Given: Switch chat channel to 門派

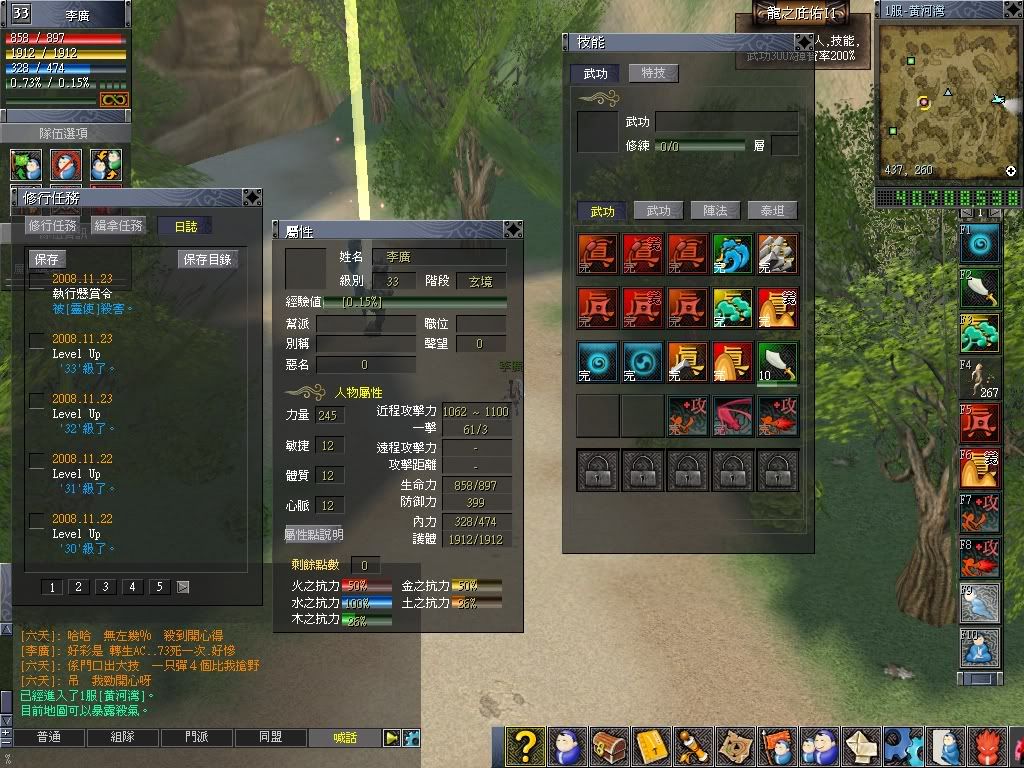Looking at the screenshot, I should tap(197, 738).
